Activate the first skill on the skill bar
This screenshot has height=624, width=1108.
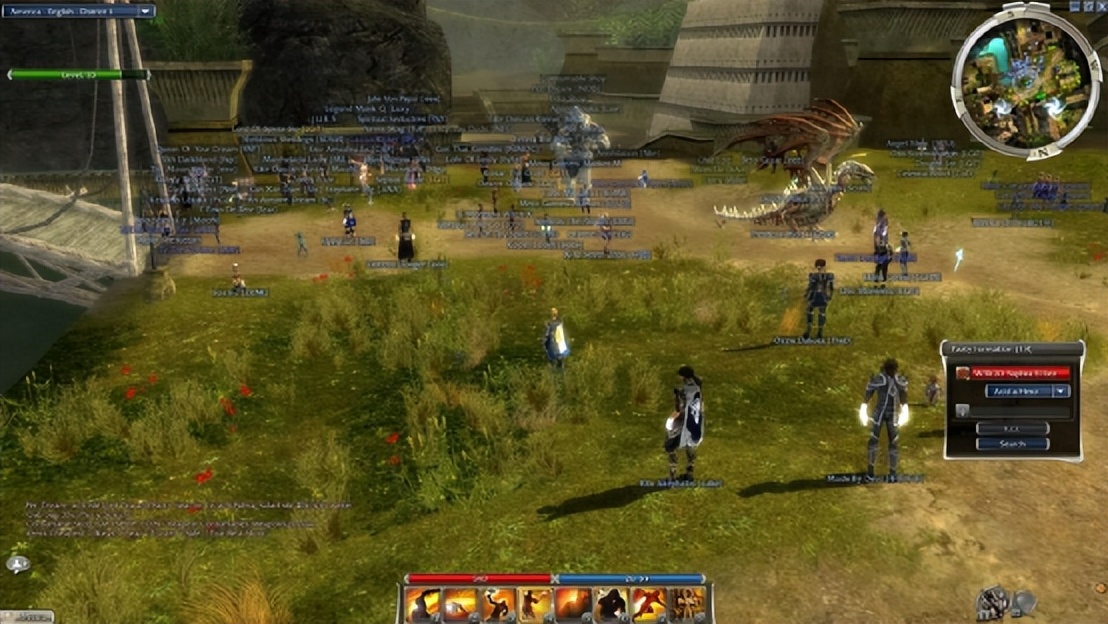coord(421,604)
